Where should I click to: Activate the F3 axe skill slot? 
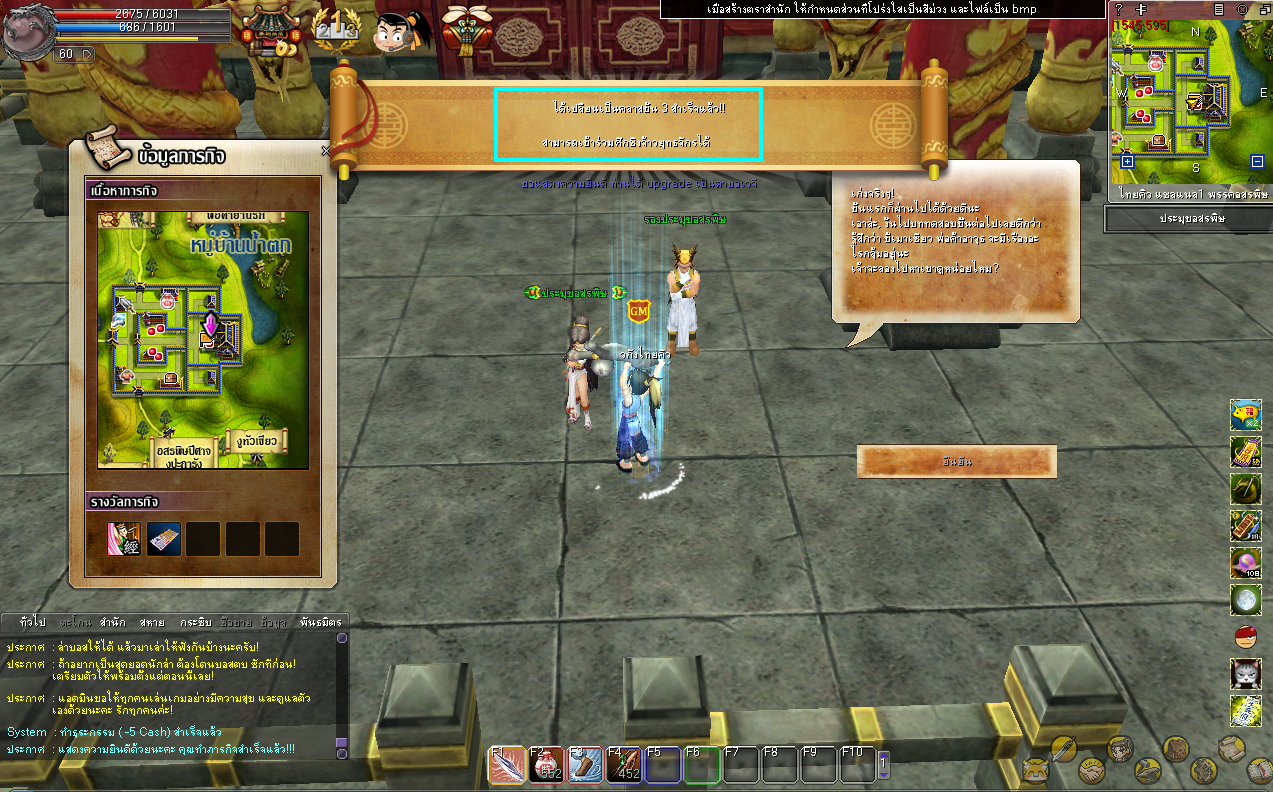pyautogui.click(x=585, y=766)
